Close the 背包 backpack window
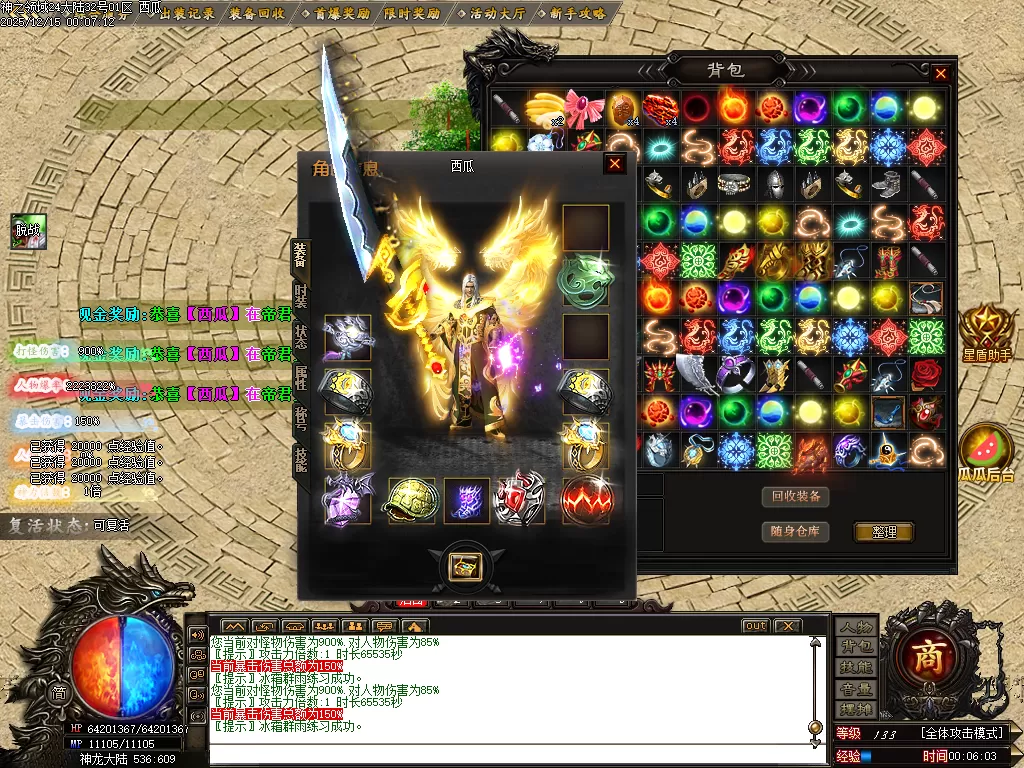Image resolution: width=1024 pixels, height=768 pixels. tap(940, 73)
